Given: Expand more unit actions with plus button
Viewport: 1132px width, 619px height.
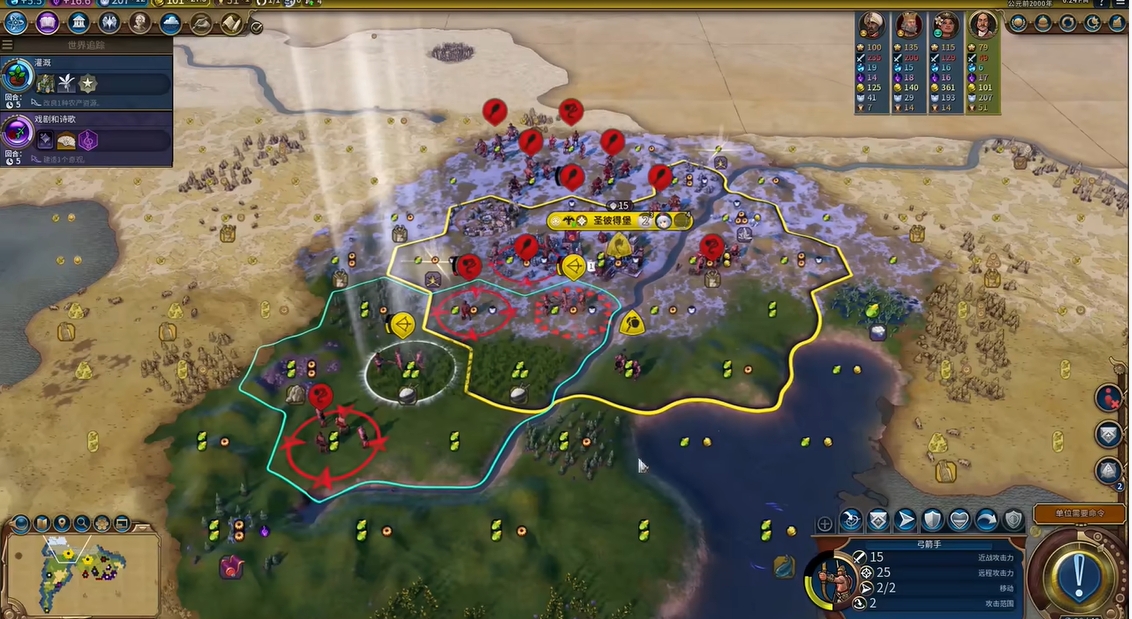Looking at the screenshot, I should coord(824,523).
